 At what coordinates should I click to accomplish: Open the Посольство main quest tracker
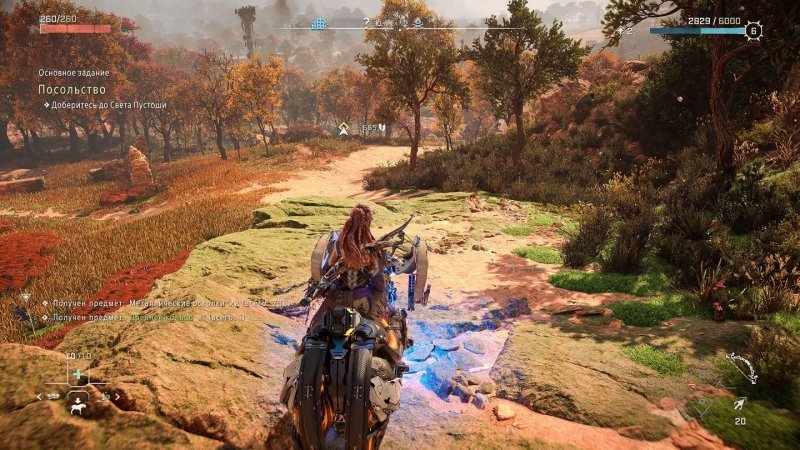point(58,89)
